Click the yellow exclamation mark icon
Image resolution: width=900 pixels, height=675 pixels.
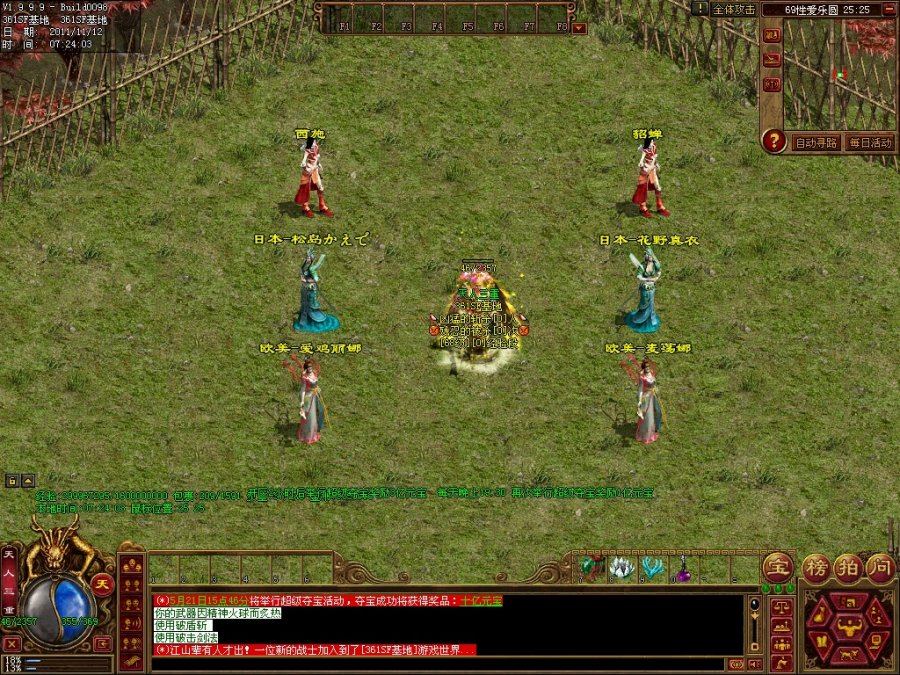click(701, 8)
